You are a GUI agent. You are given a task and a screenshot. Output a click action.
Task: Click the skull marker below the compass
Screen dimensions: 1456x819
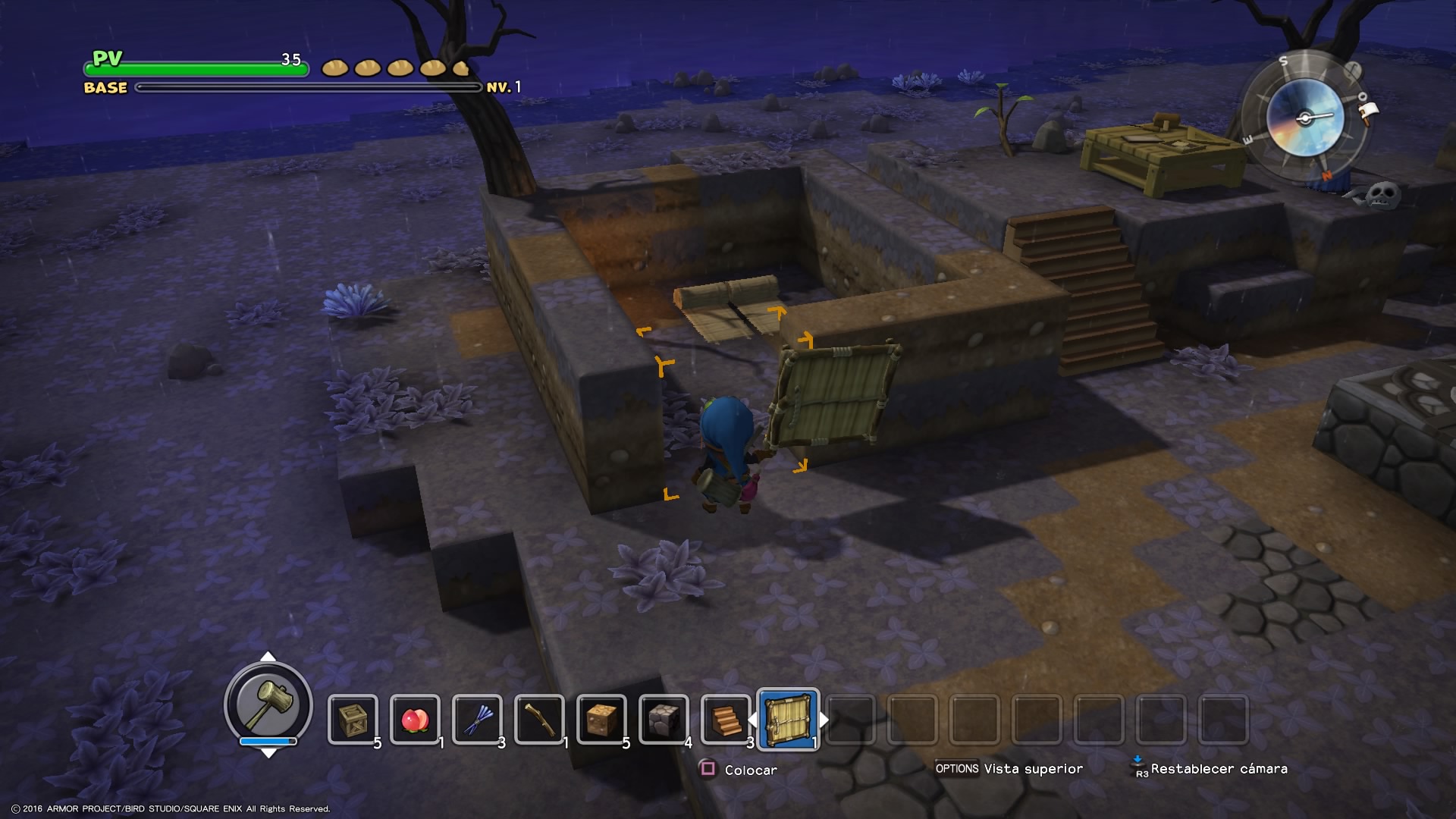pos(1381,194)
